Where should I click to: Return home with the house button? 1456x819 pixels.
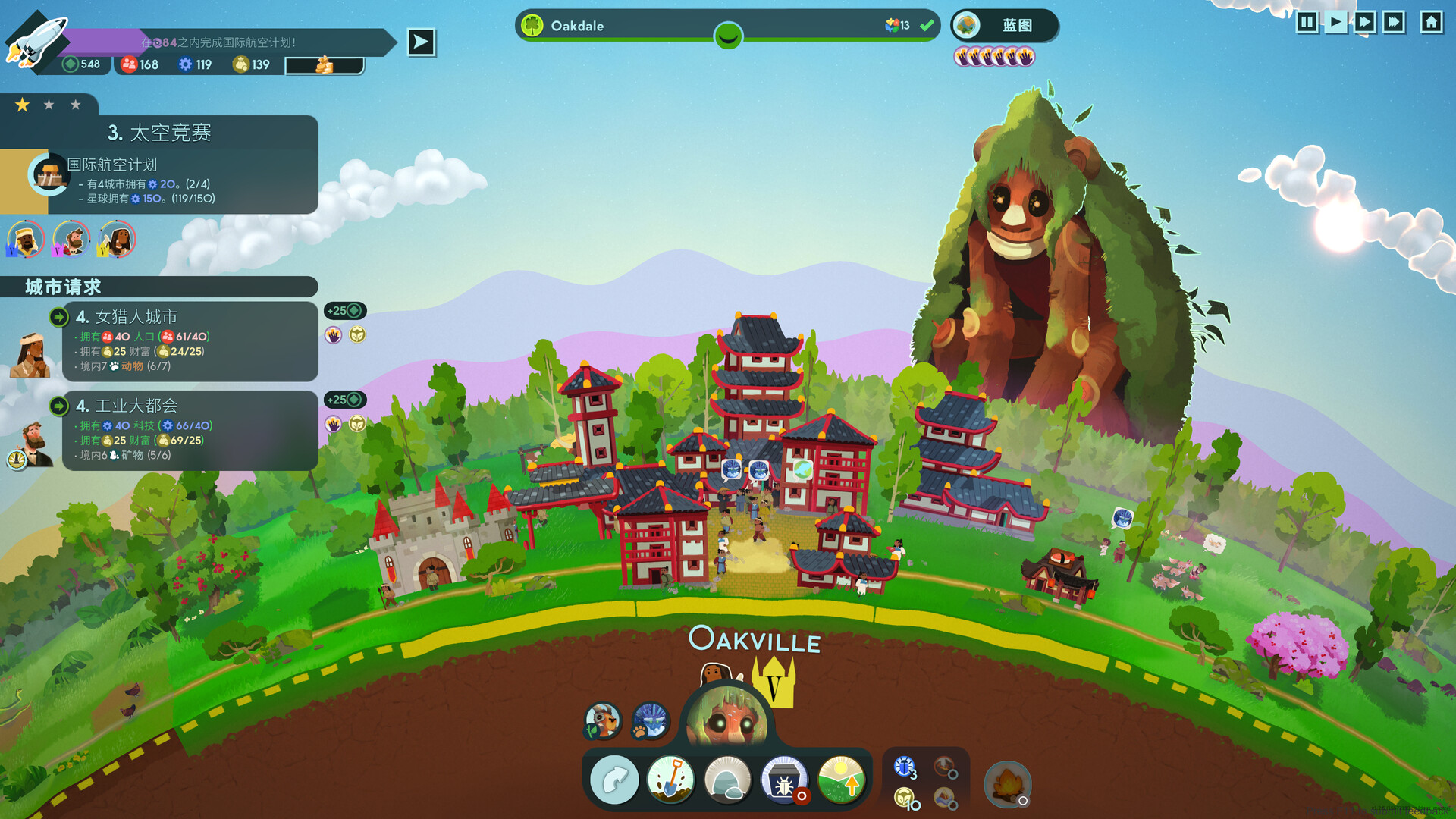click(1431, 23)
